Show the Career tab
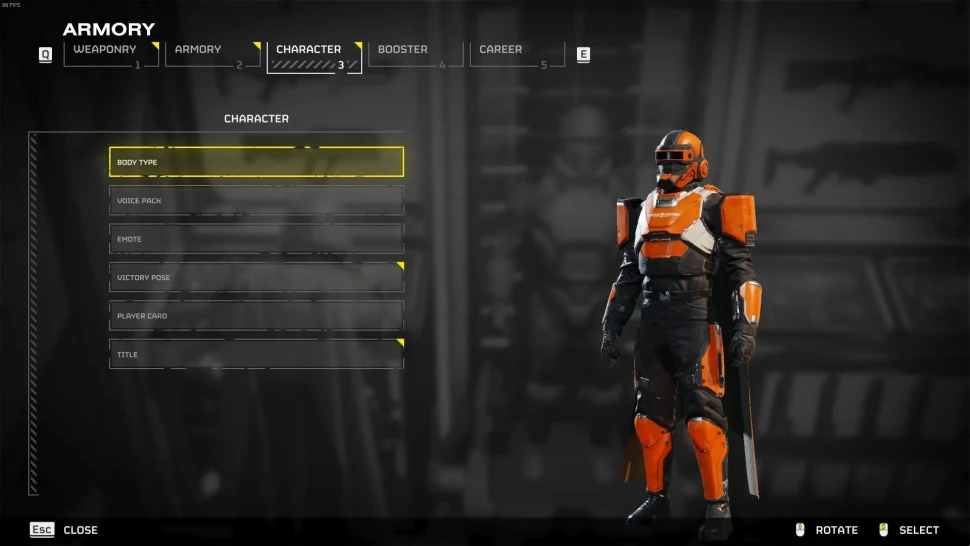 (x=516, y=55)
